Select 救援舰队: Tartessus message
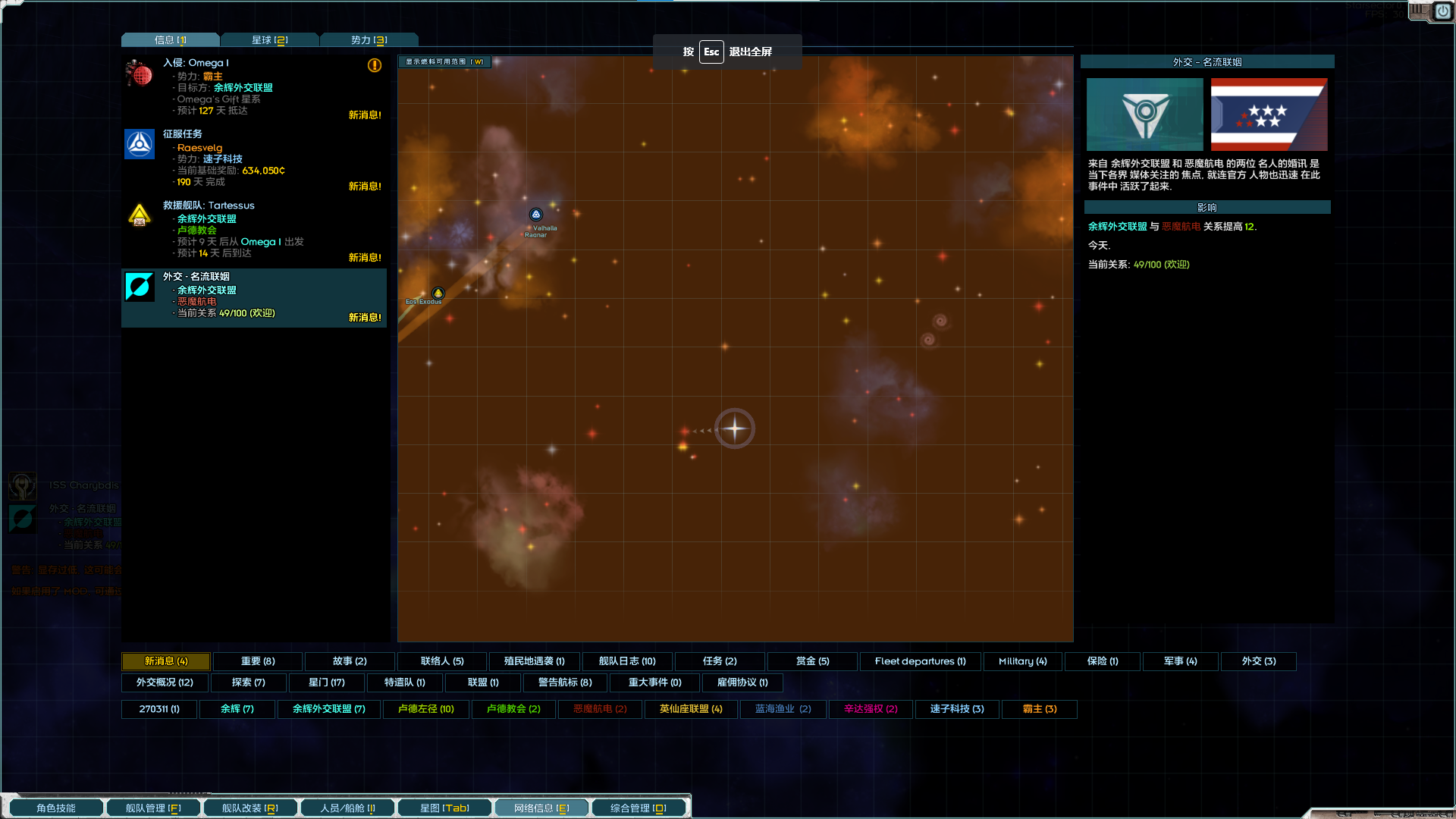Viewport: 1456px width, 819px height. click(x=253, y=229)
